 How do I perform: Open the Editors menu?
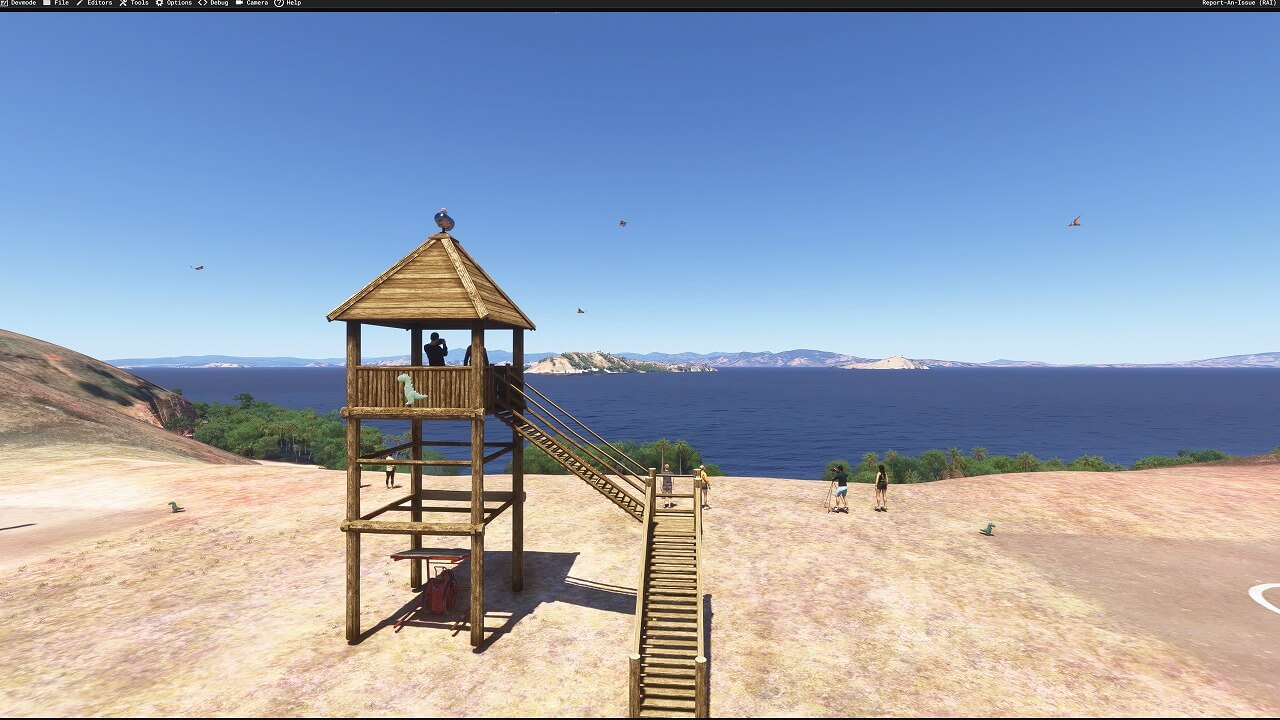click(95, 3)
